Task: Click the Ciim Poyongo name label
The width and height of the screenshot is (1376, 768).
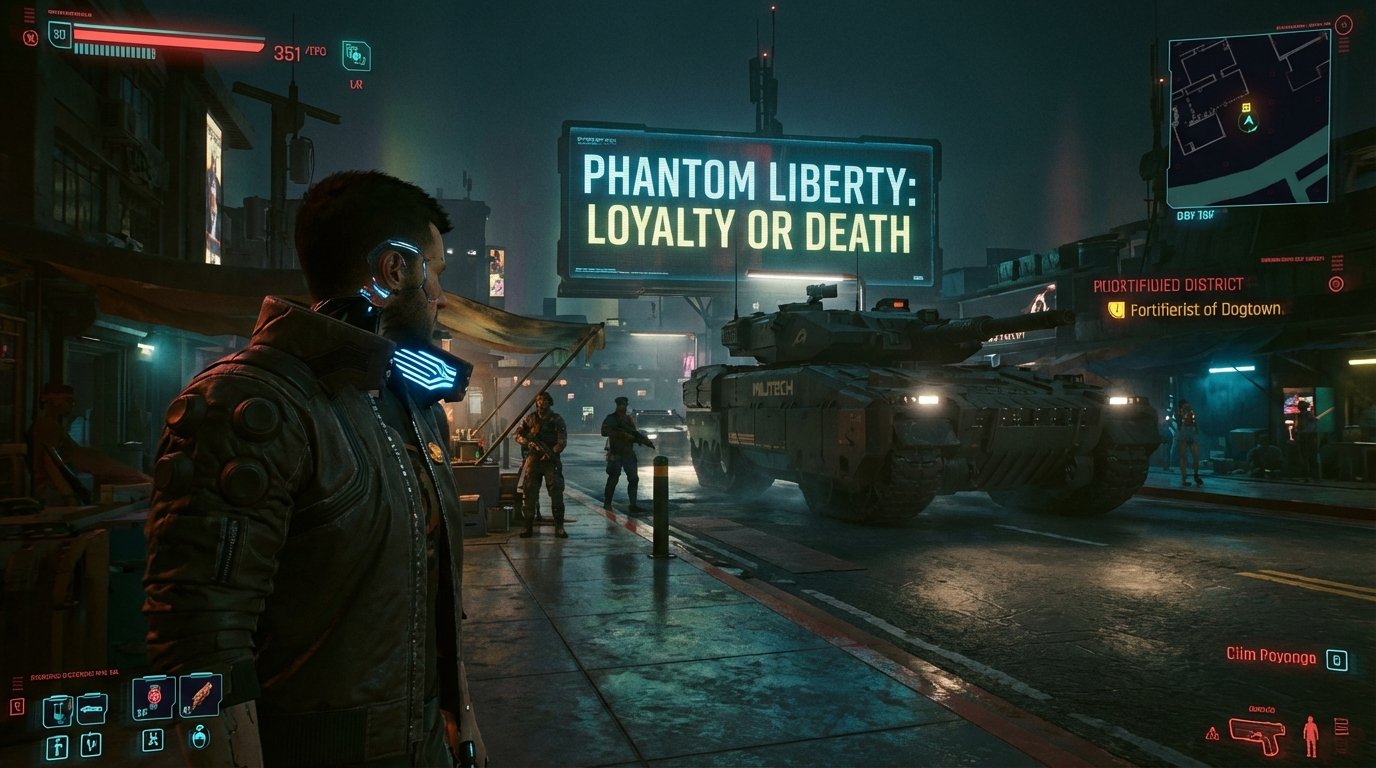Action: pos(1270,657)
